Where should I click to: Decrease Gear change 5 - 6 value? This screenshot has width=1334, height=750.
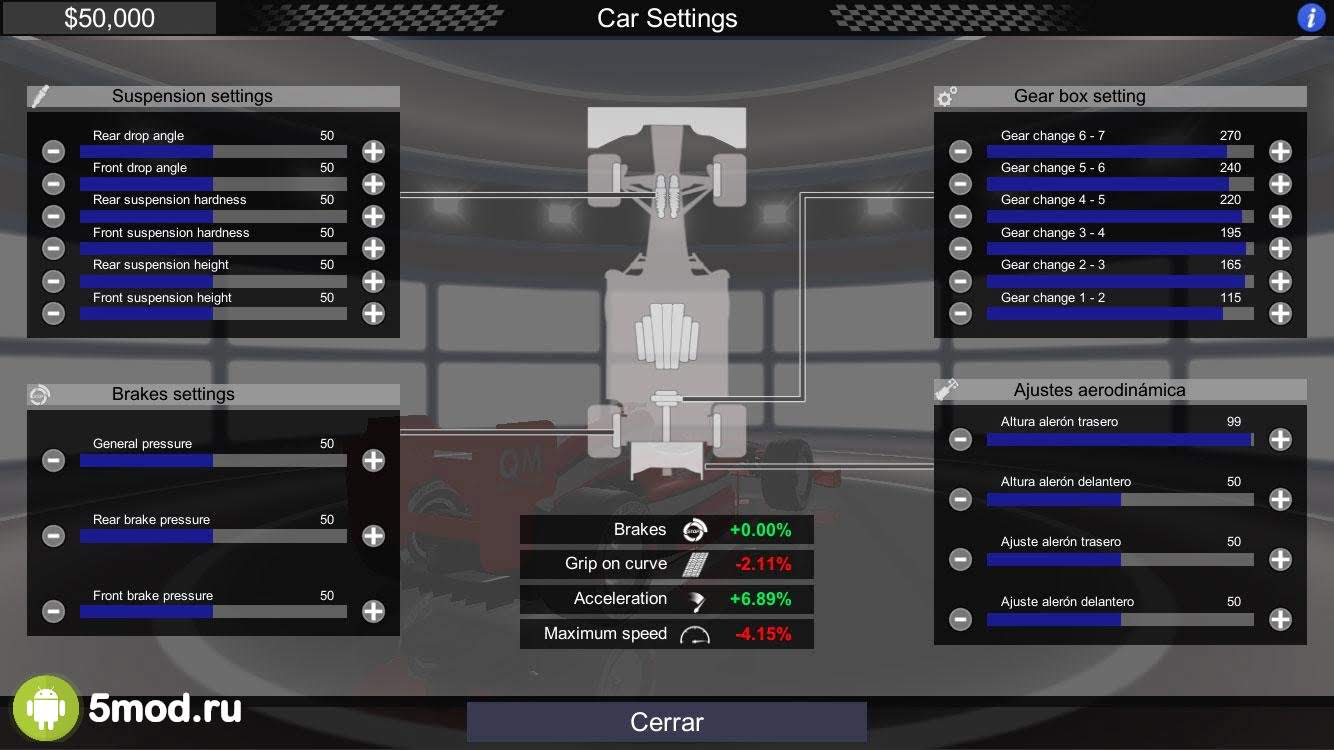tap(960, 184)
